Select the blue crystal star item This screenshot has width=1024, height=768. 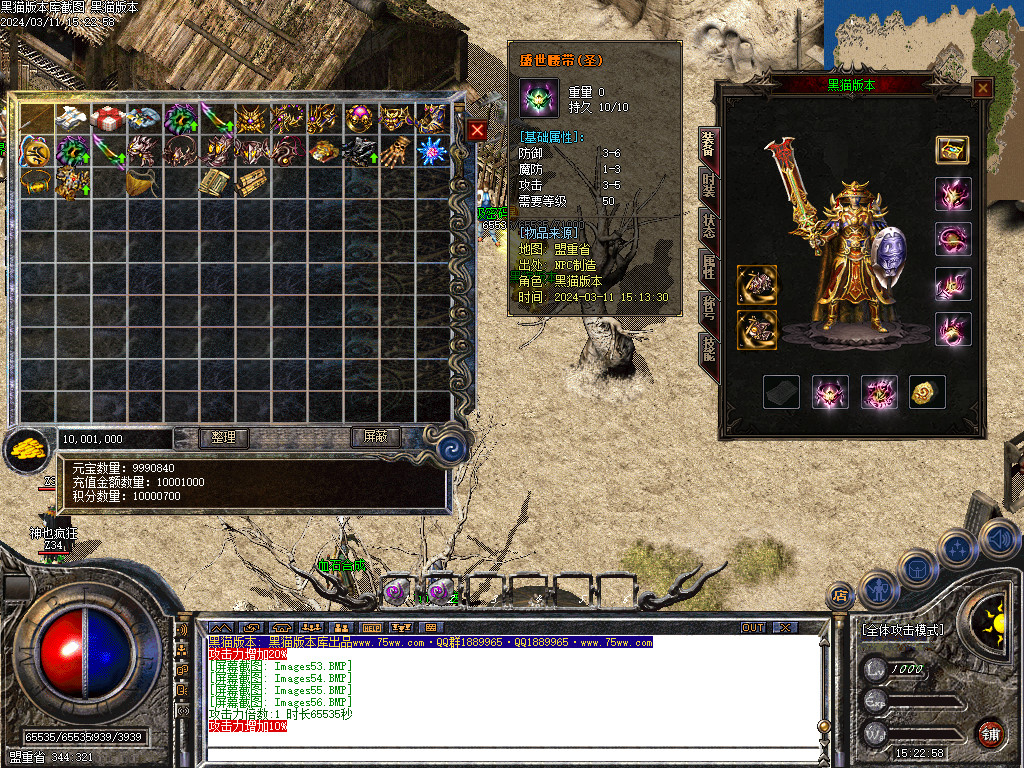tap(431, 151)
